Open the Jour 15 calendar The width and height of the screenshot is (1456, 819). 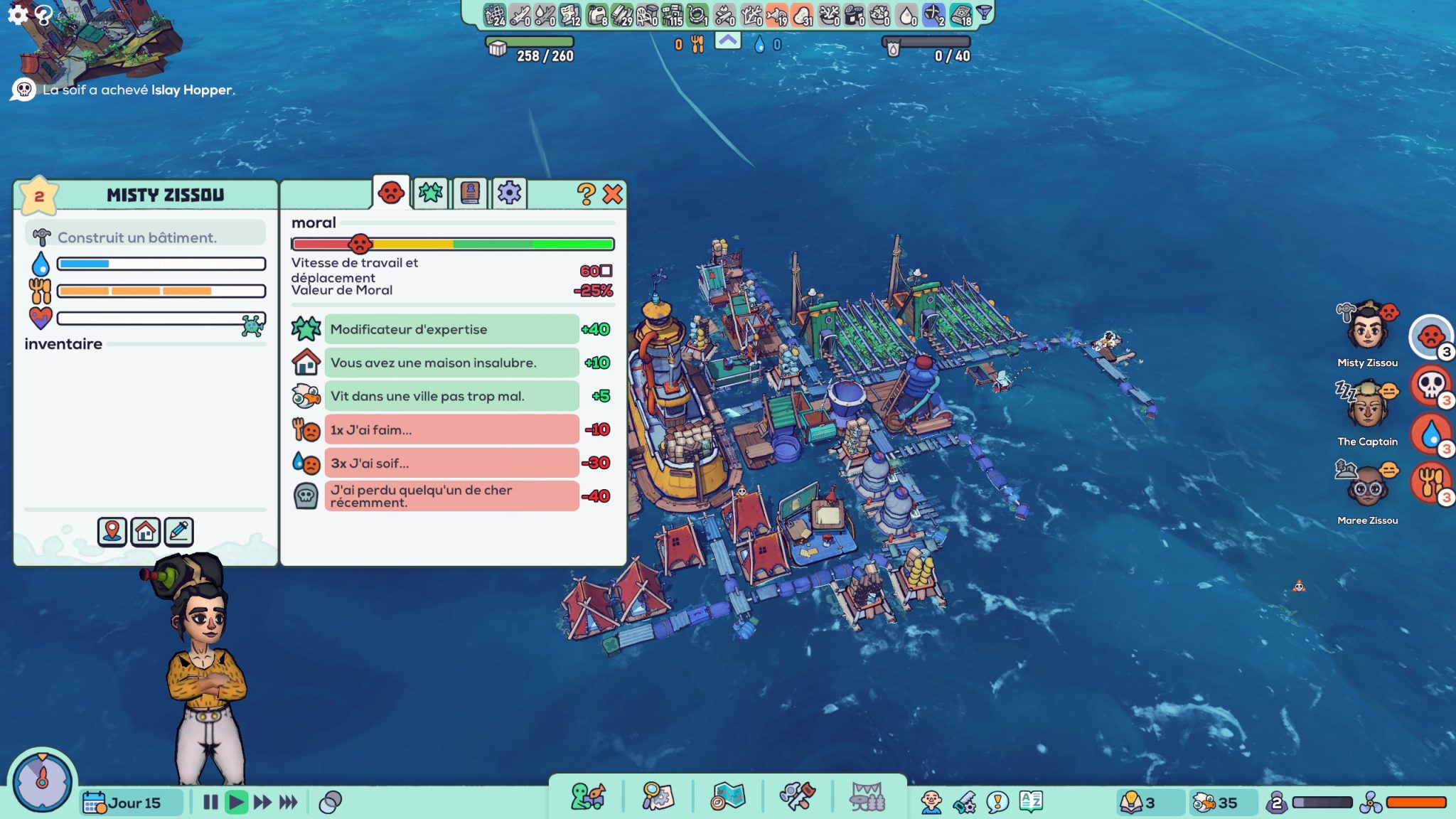click(122, 803)
